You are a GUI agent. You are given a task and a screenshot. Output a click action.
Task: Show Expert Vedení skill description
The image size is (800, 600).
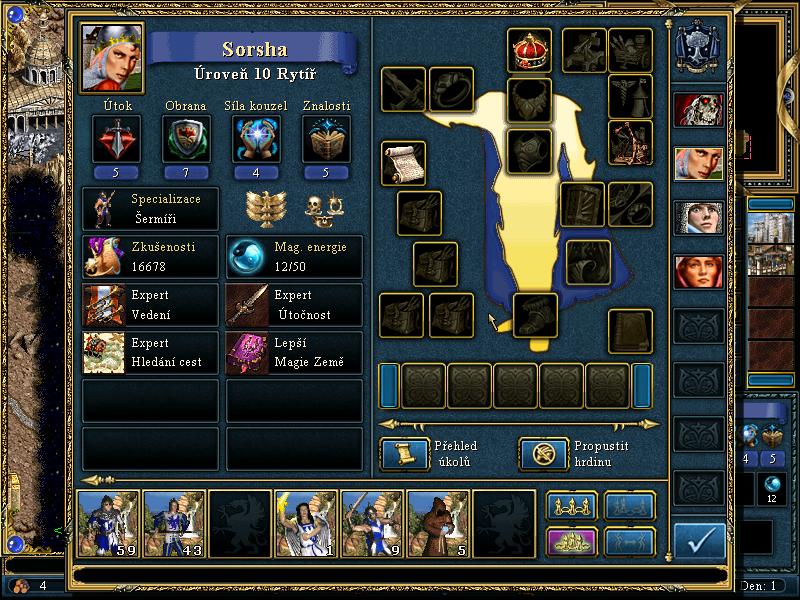(150, 305)
